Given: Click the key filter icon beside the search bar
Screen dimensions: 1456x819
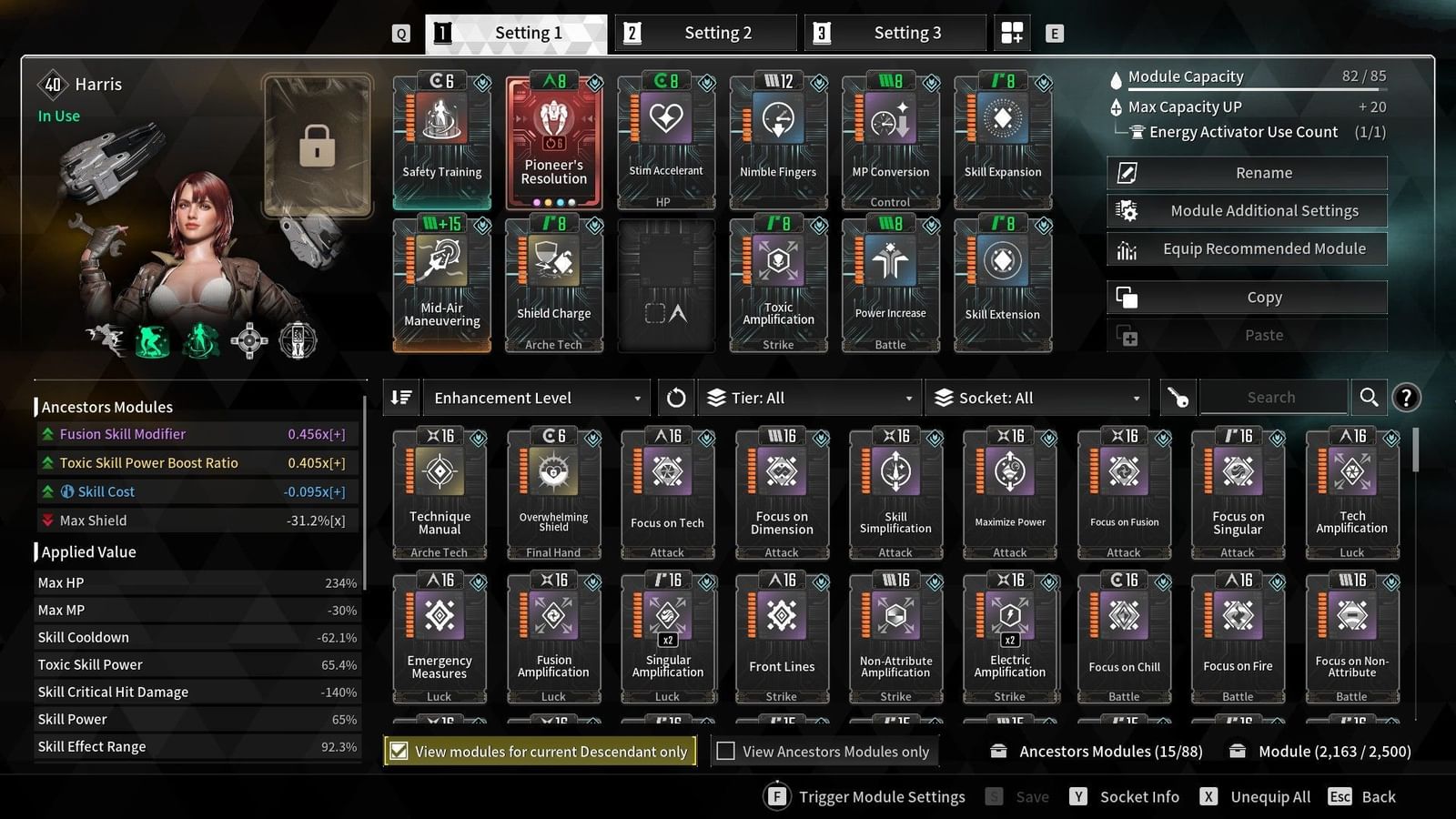Looking at the screenshot, I should (x=1178, y=397).
